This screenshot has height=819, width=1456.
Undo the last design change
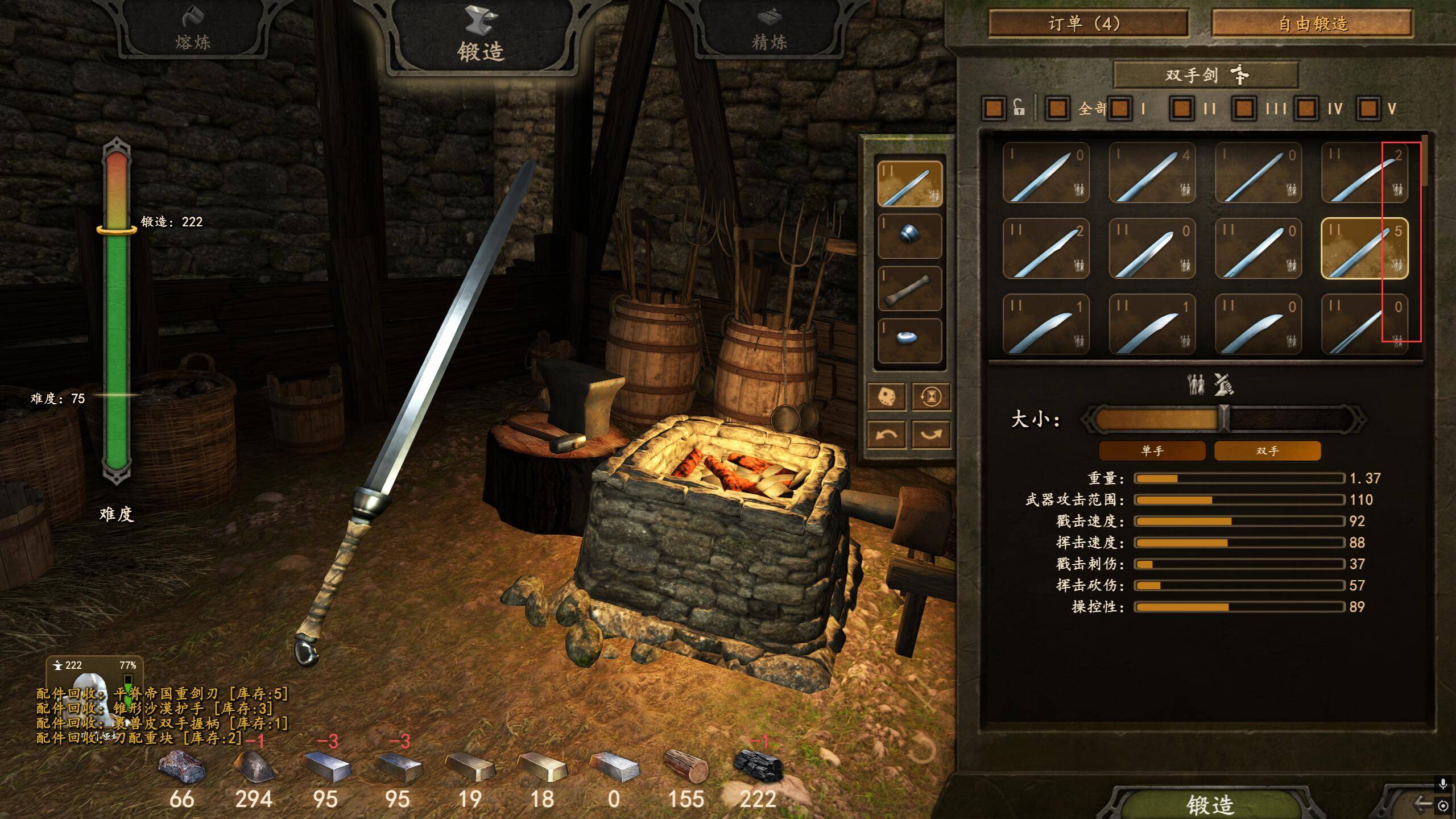tap(886, 435)
